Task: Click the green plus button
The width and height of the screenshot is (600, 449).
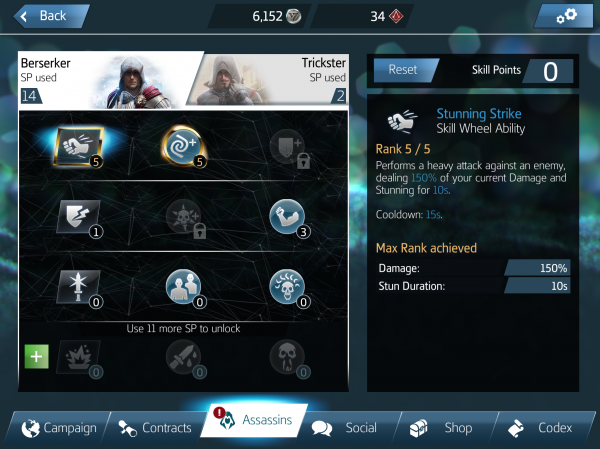Action: pyautogui.click(x=36, y=356)
